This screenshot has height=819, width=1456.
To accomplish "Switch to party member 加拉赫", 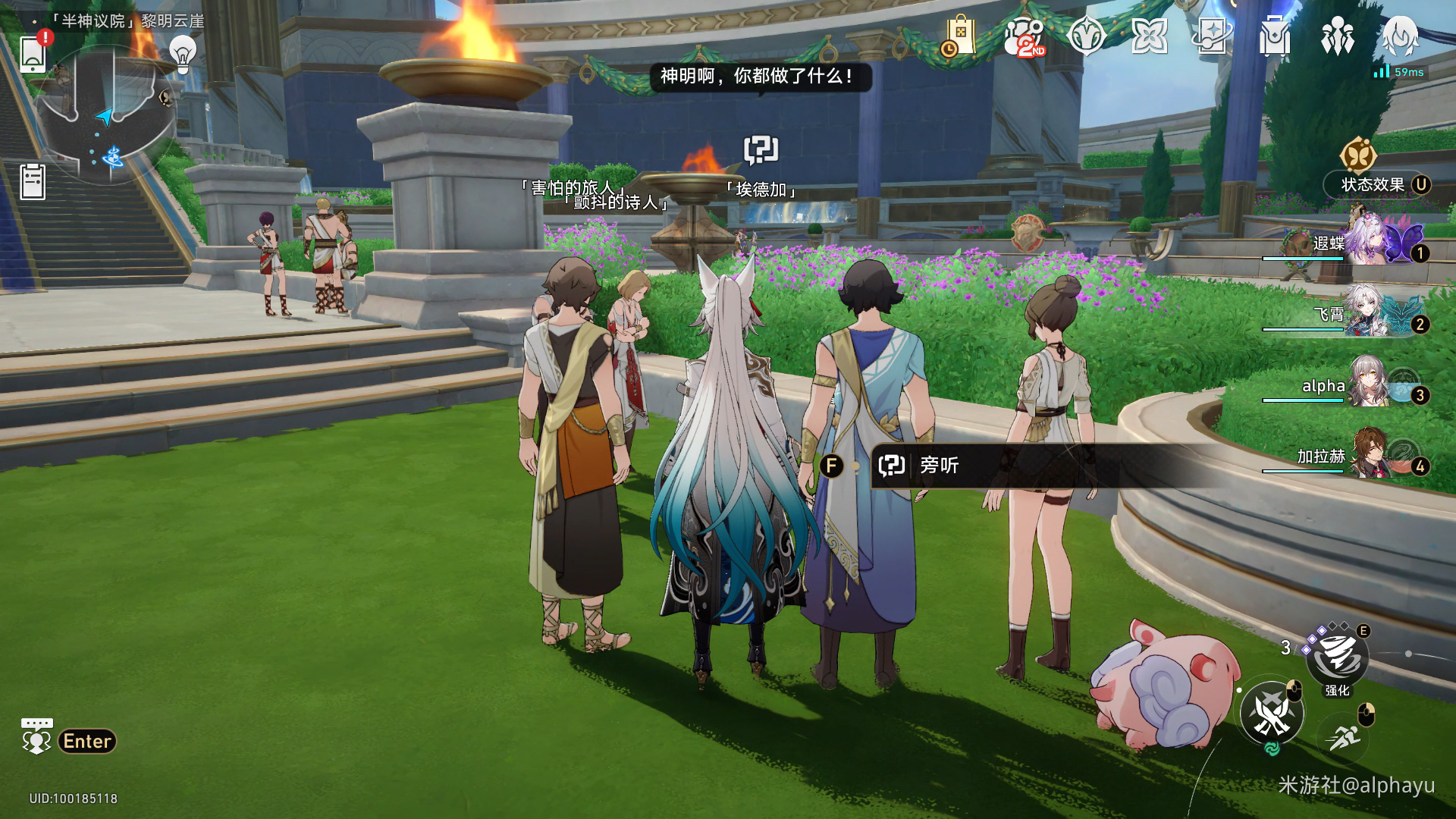I will pyautogui.click(x=1365, y=455).
